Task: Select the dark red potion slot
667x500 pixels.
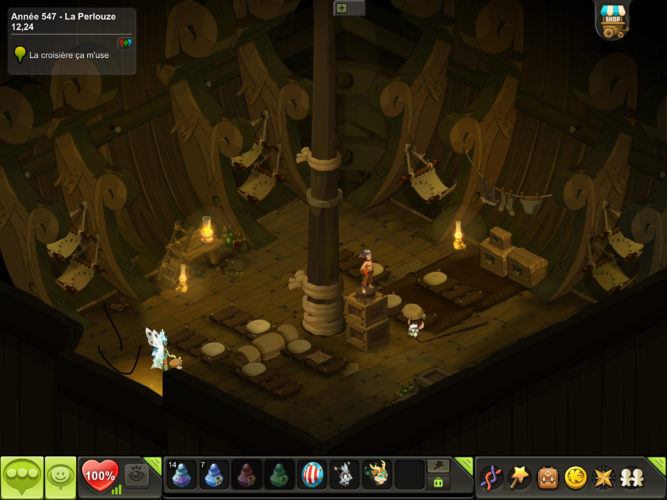Action: (x=247, y=474)
